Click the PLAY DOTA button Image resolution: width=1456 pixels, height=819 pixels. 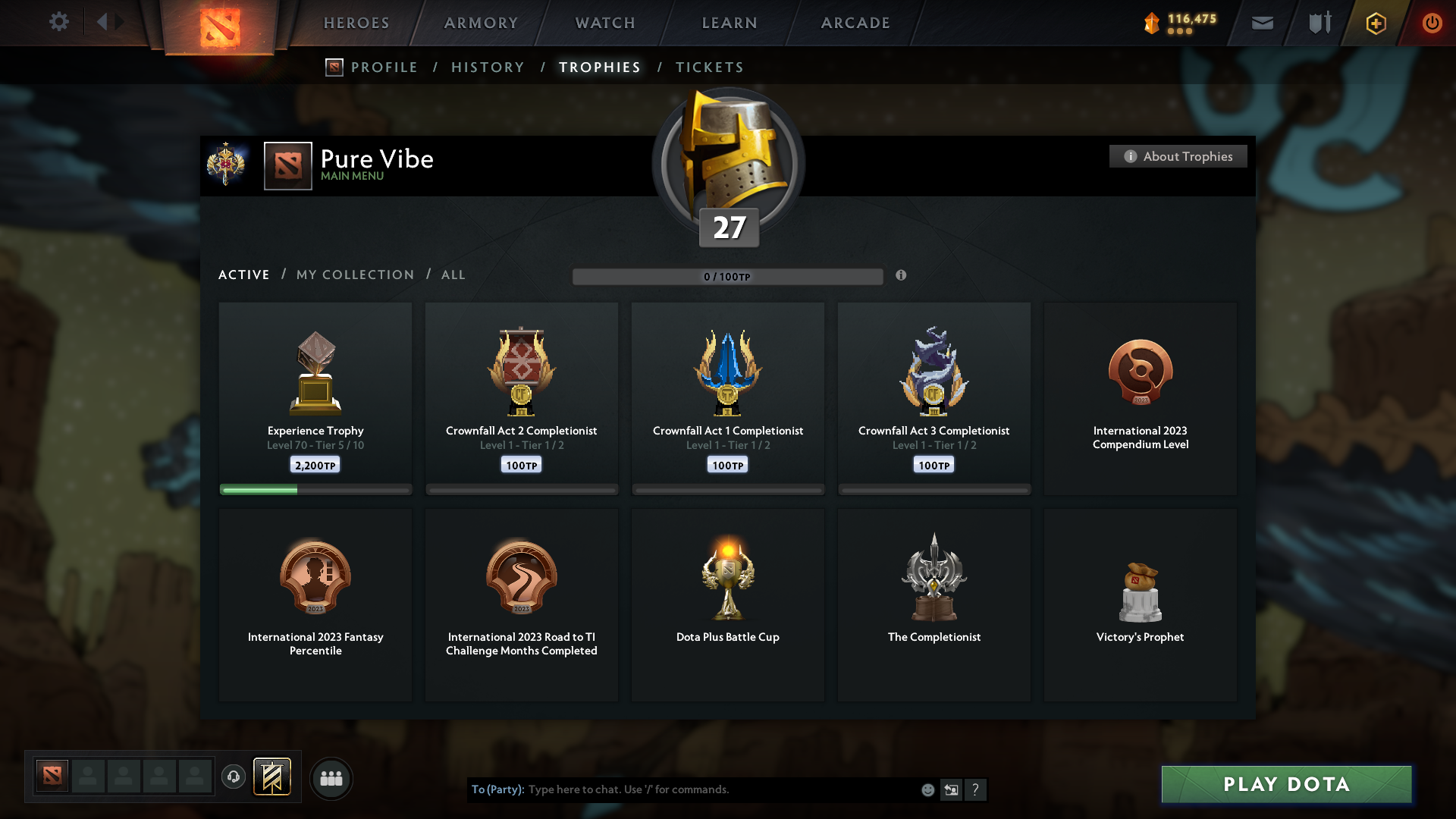pyautogui.click(x=1285, y=784)
